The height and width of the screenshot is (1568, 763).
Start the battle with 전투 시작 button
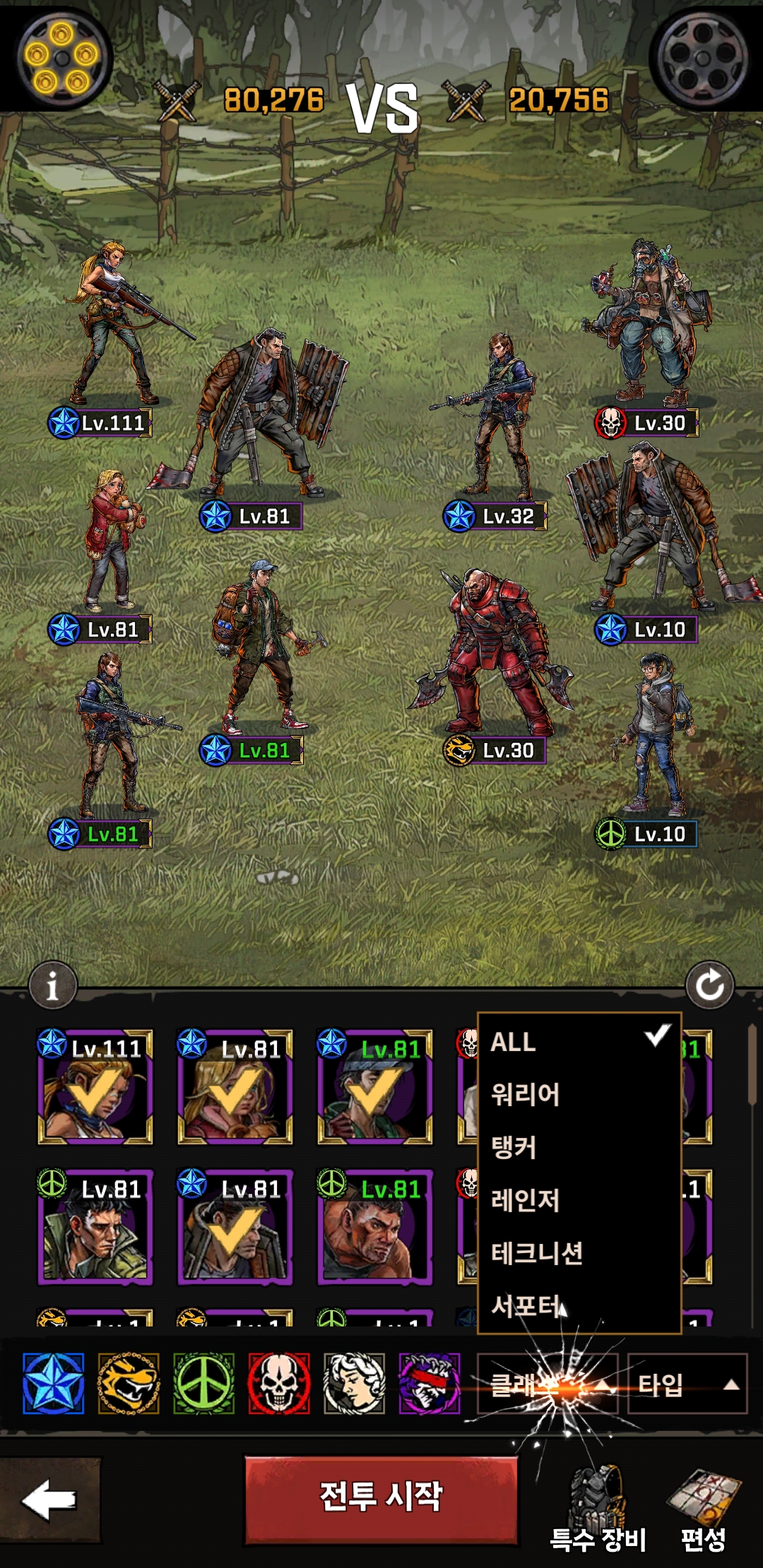(381, 1496)
